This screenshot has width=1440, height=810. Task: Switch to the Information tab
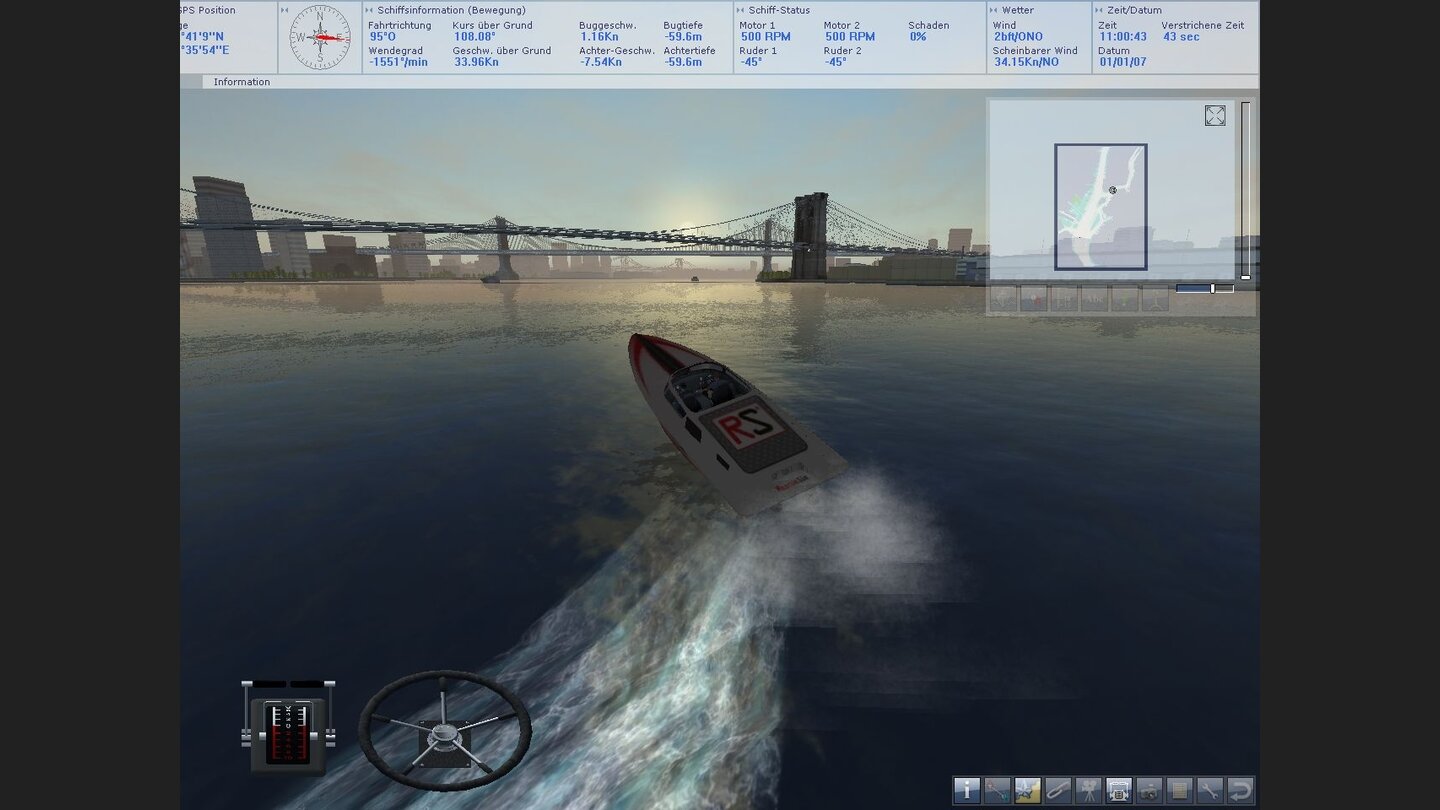point(241,82)
